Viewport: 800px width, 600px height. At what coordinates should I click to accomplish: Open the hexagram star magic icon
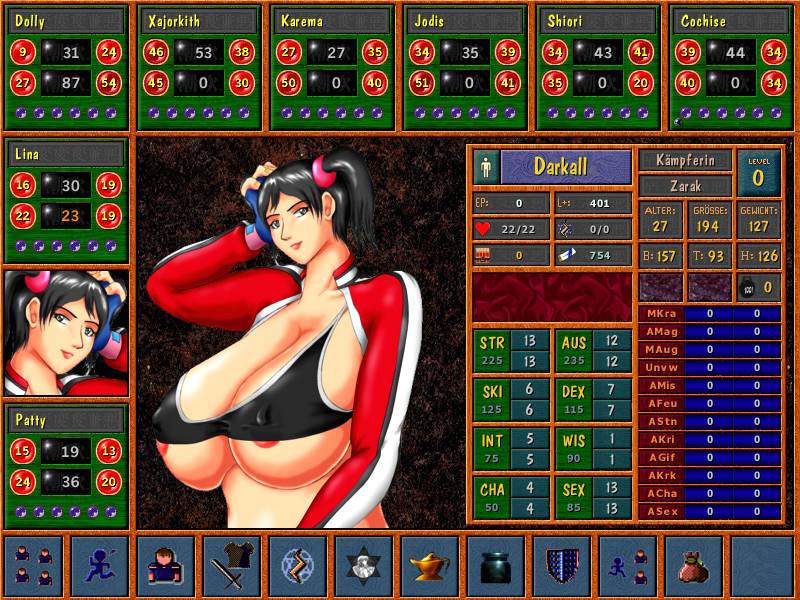pos(364,566)
